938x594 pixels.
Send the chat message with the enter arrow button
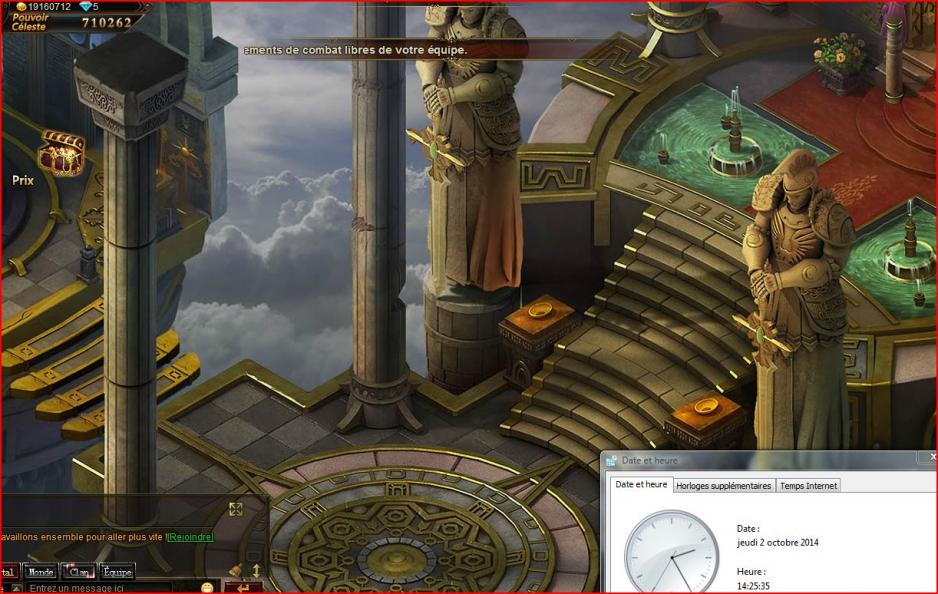pos(243,587)
